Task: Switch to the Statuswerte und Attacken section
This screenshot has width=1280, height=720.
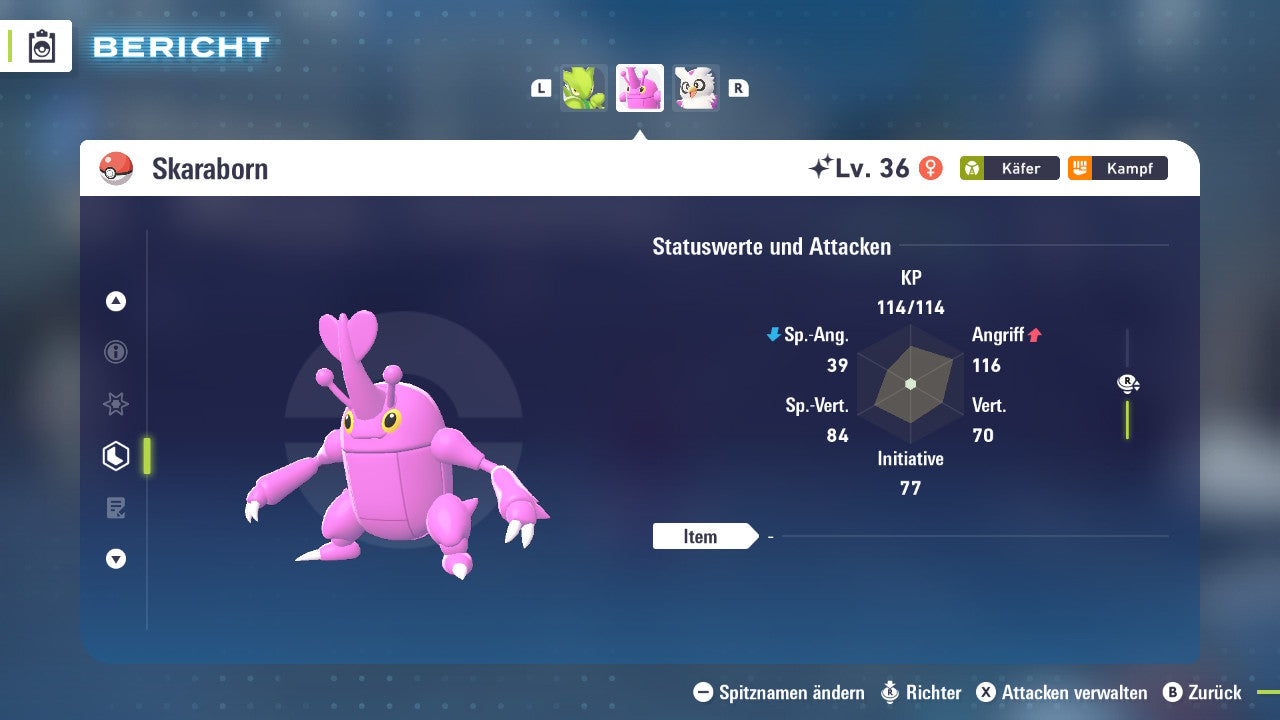Action: [771, 246]
